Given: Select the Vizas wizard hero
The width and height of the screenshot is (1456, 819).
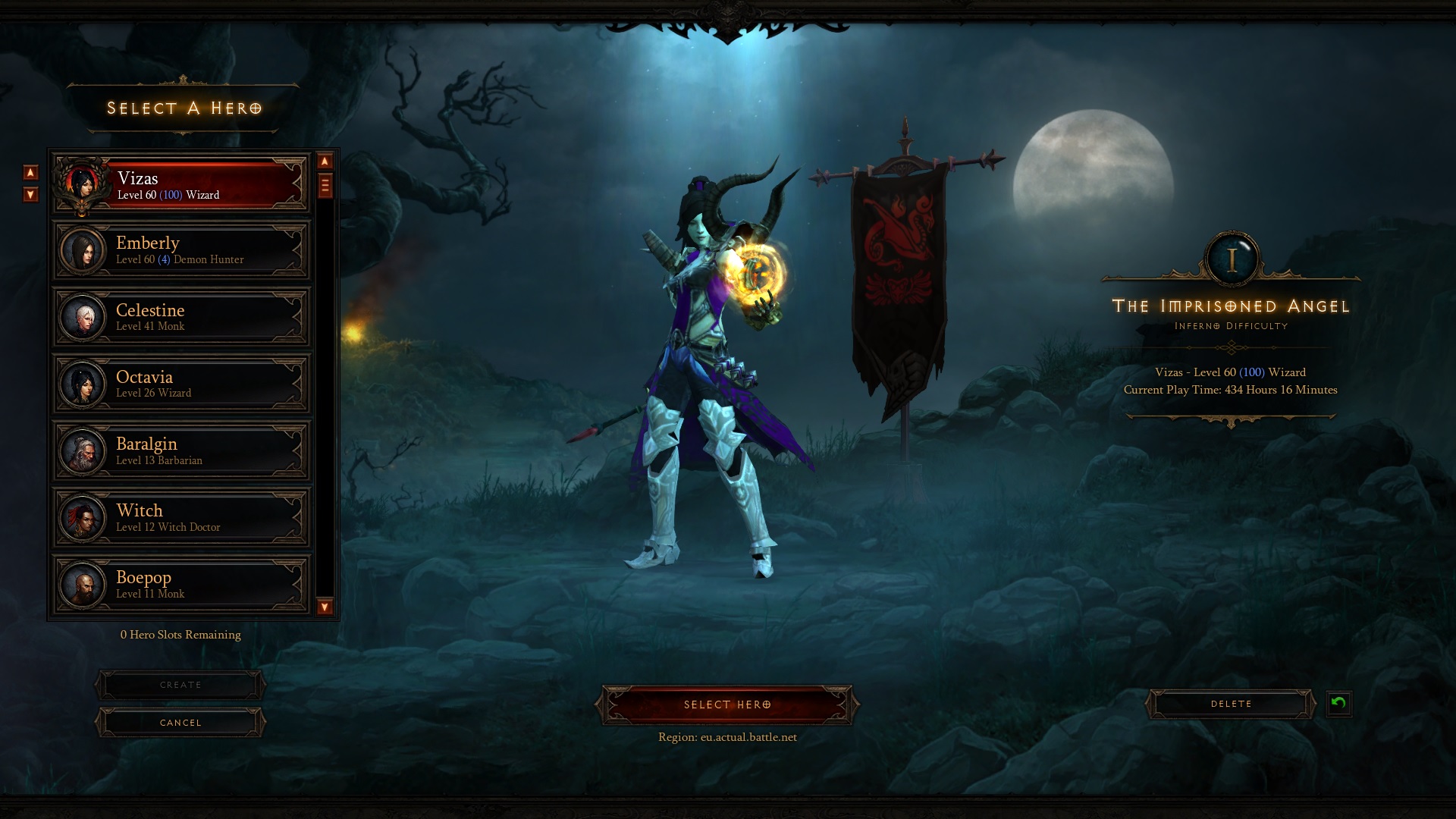Looking at the screenshot, I should click(x=182, y=184).
